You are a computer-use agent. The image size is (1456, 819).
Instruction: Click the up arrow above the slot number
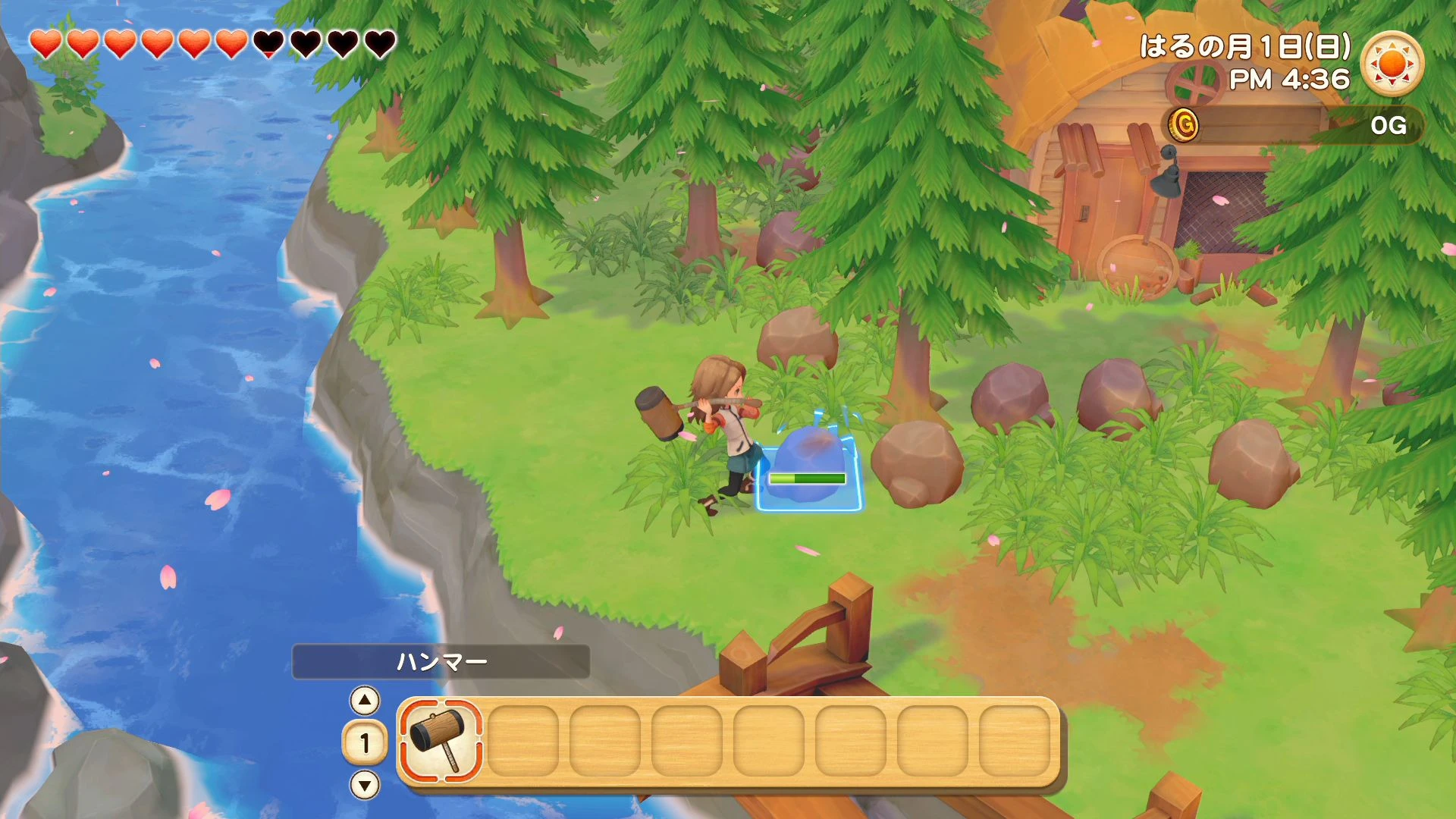tap(366, 702)
